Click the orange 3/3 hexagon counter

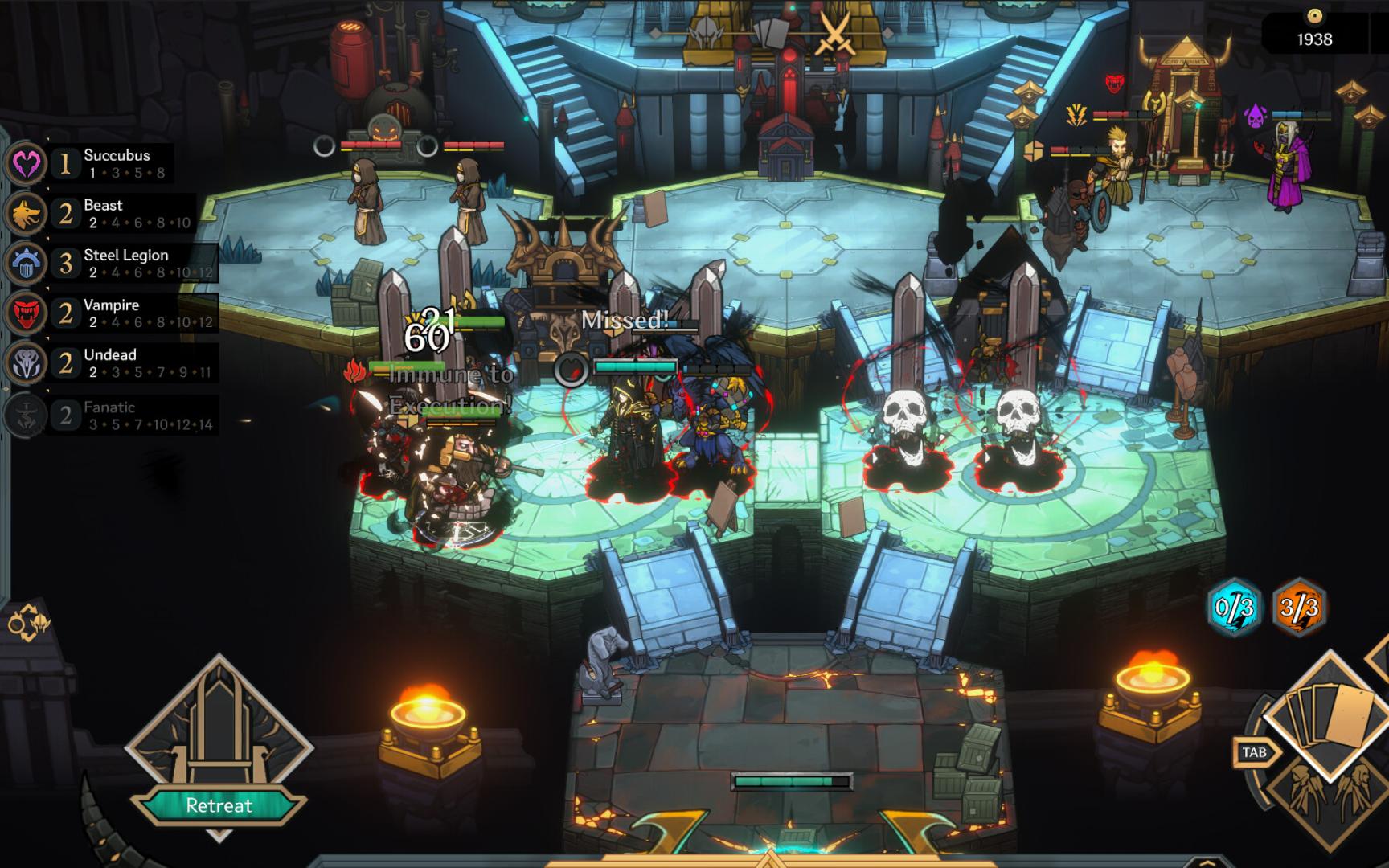click(x=1299, y=608)
